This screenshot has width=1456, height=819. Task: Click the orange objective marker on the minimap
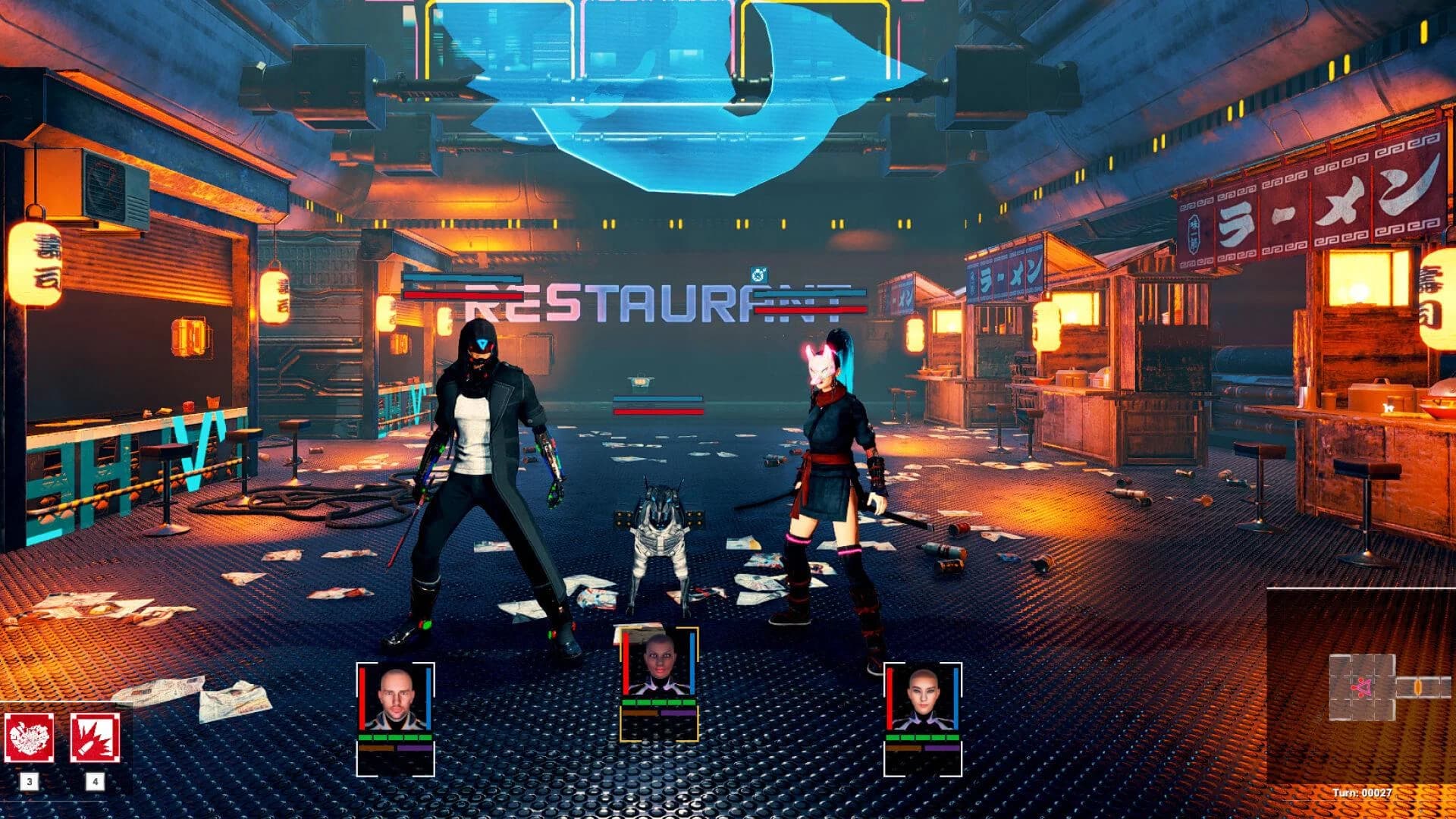(x=1419, y=686)
